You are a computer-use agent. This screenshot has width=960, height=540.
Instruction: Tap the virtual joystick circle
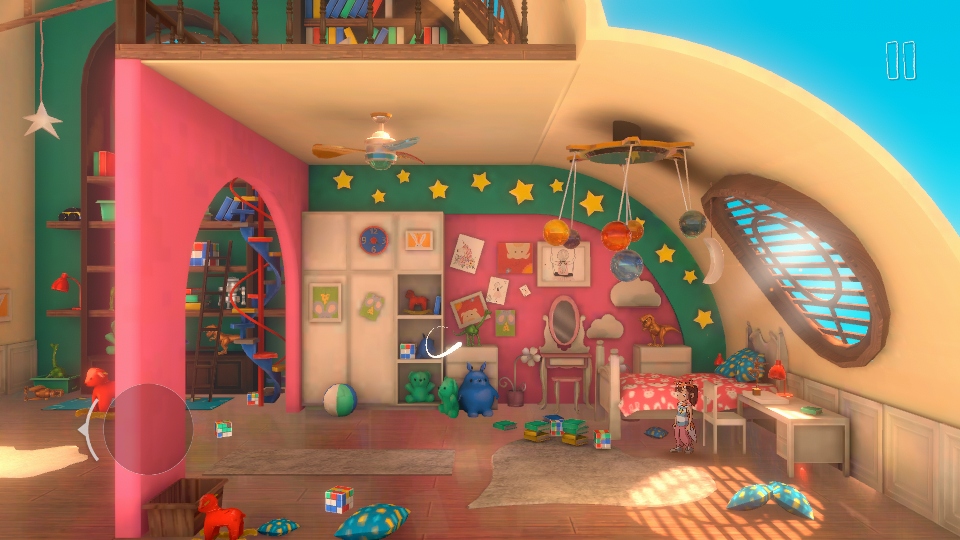pyautogui.click(x=147, y=429)
